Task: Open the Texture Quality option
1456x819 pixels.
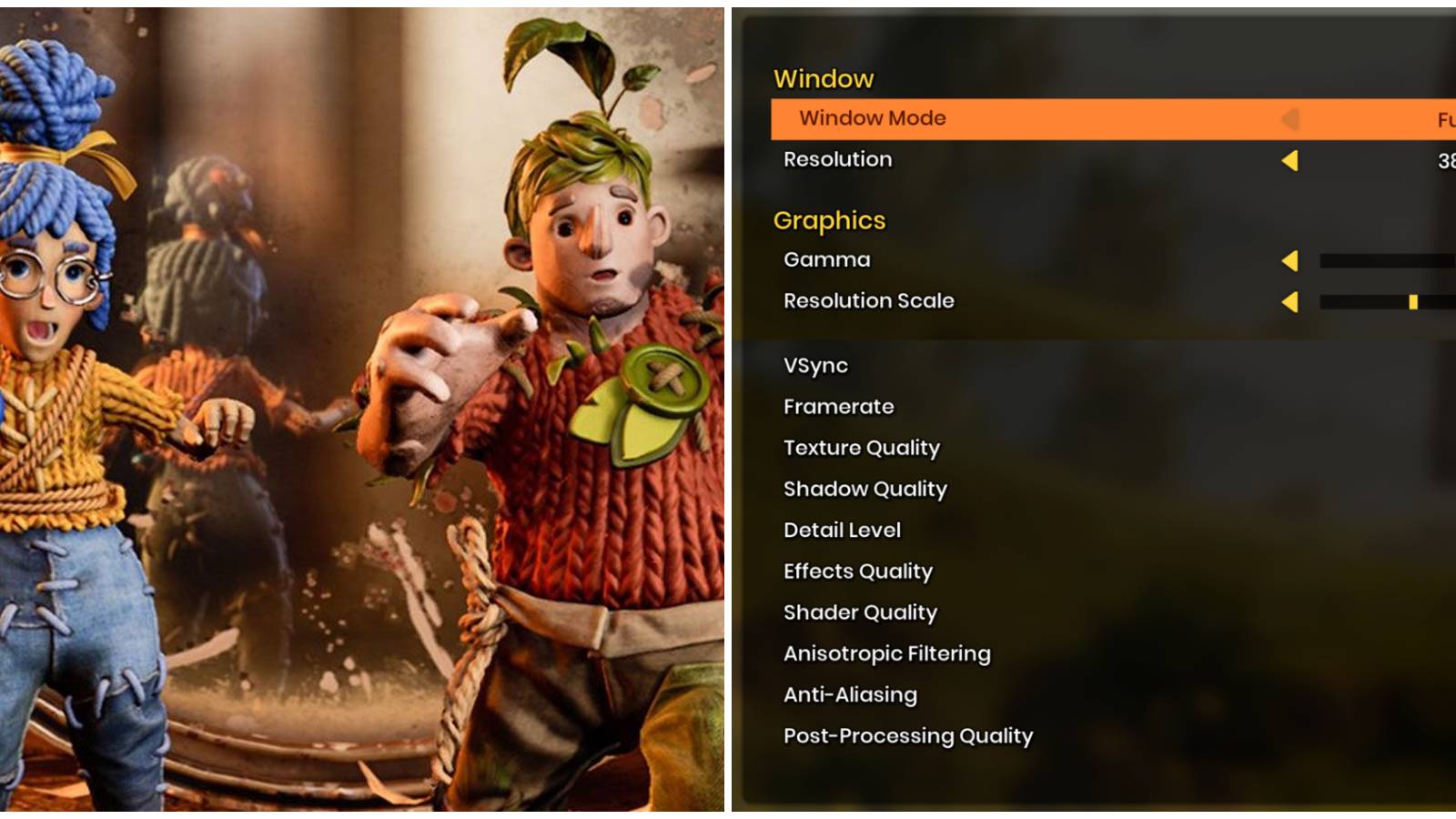Action: 862,448
